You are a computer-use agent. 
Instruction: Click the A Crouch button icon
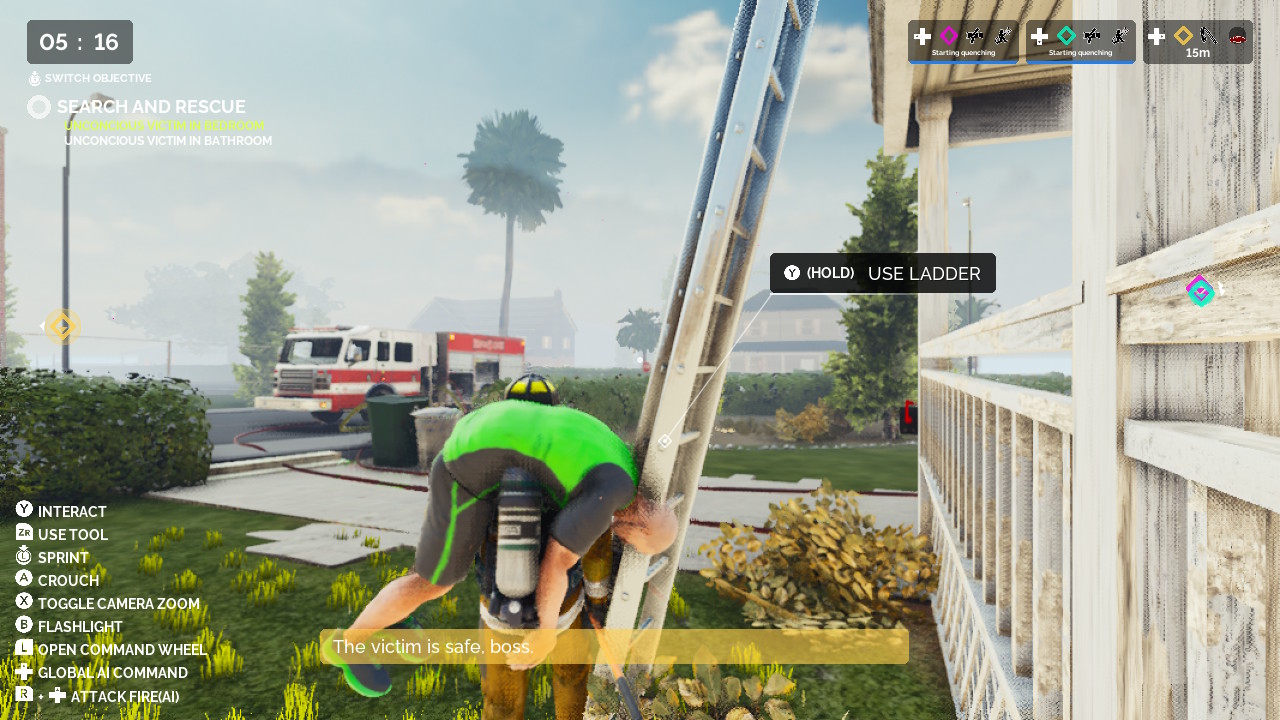22,580
